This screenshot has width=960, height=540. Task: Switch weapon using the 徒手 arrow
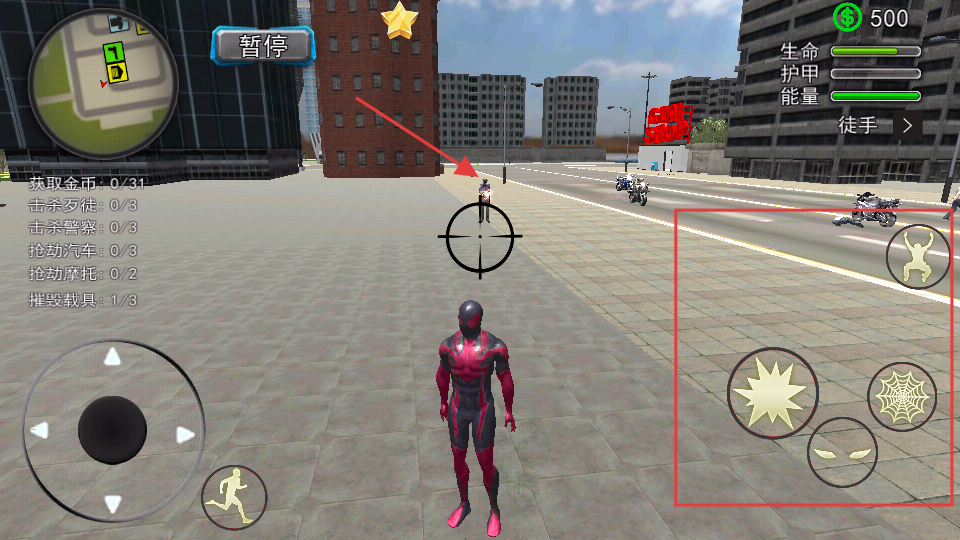click(907, 125)
